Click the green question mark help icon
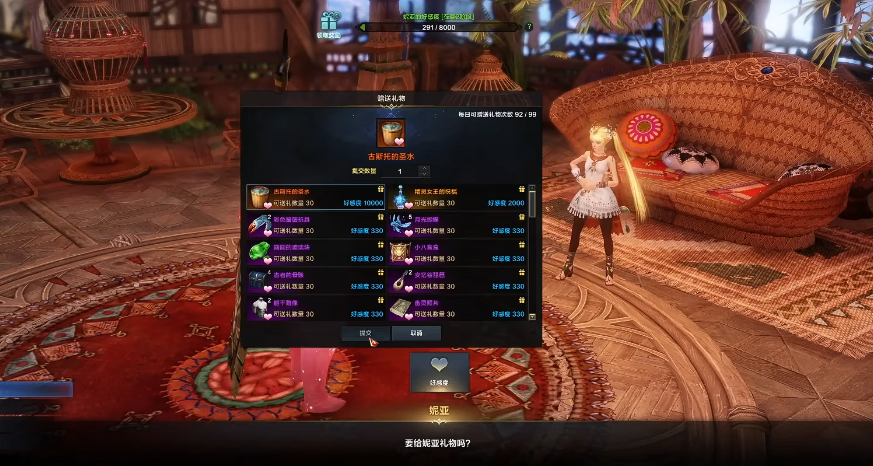873x466 pixels. 529,26
